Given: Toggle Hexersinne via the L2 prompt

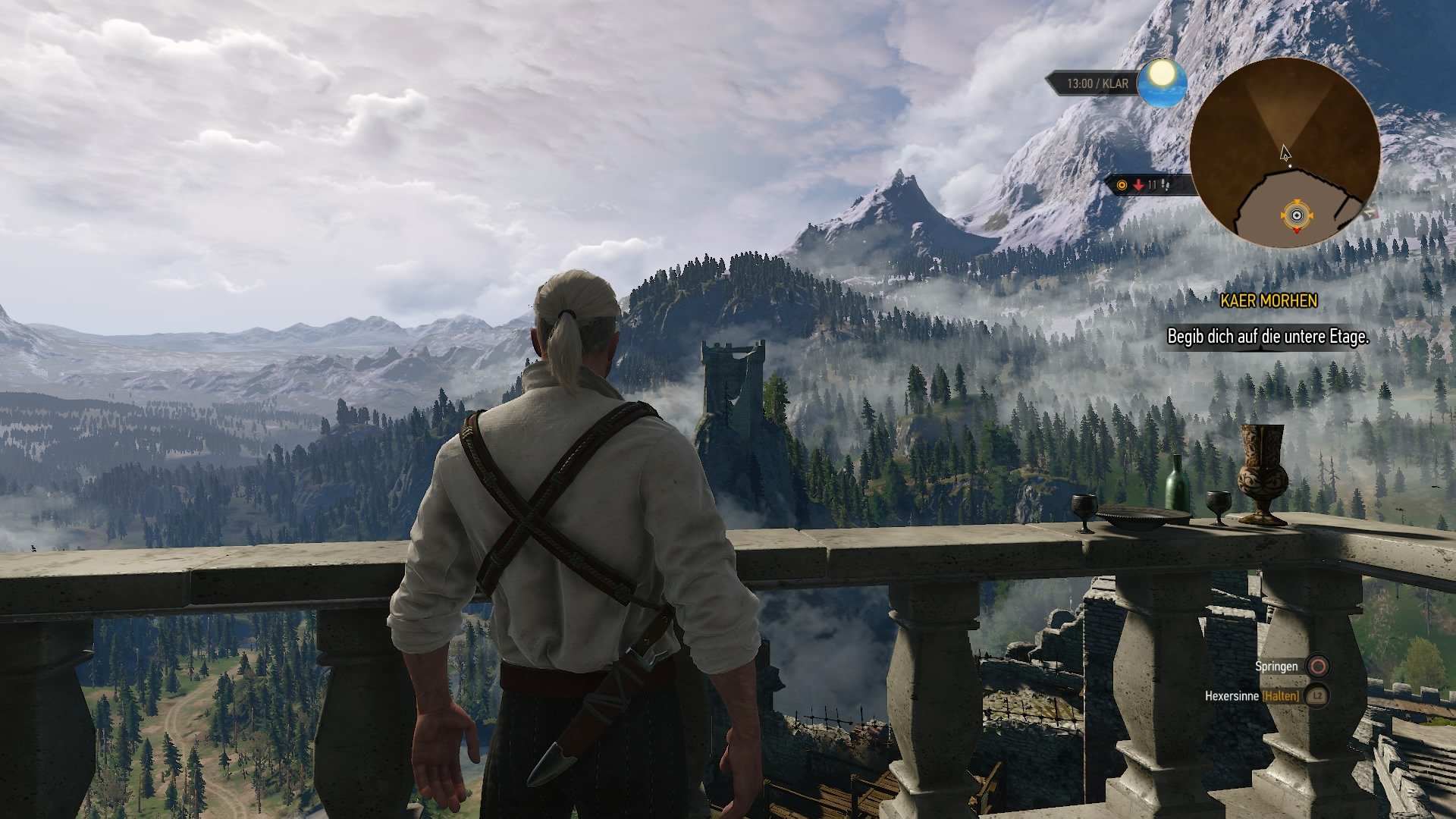Looking at the screenshot, I should (x=1317, y=696).
